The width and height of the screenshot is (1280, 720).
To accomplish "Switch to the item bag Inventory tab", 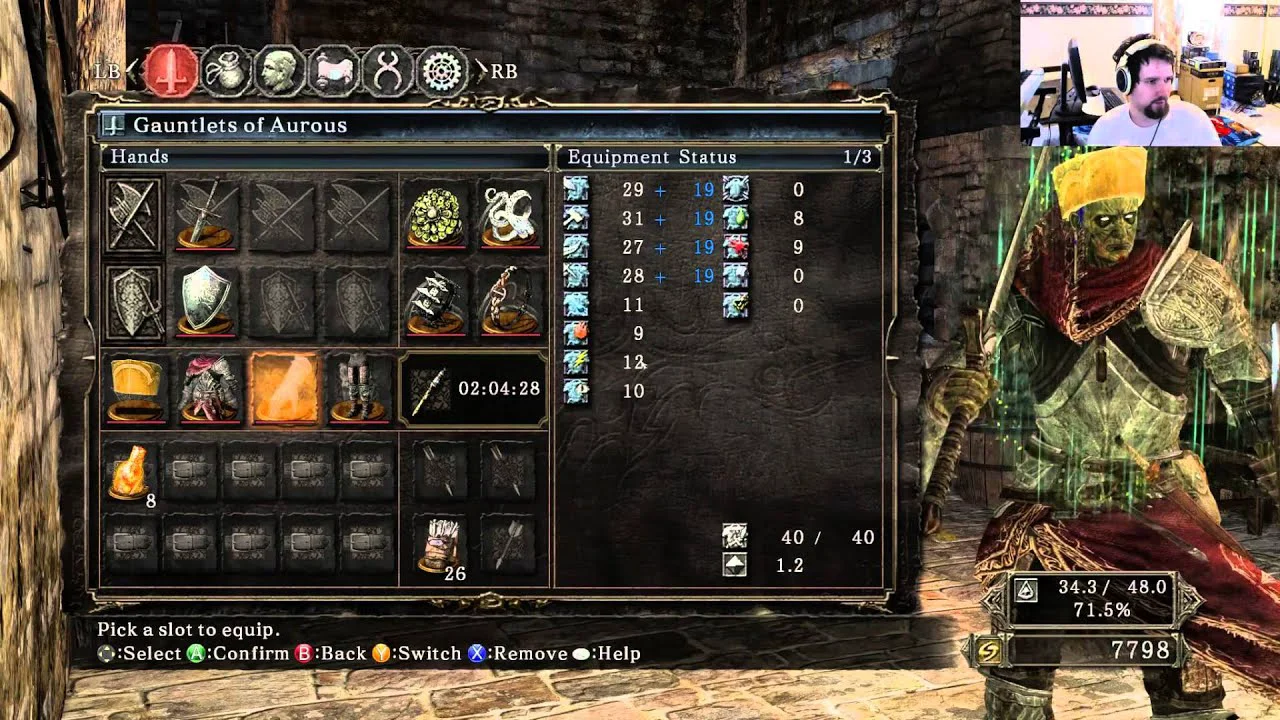I will click(x=226, y=71).
